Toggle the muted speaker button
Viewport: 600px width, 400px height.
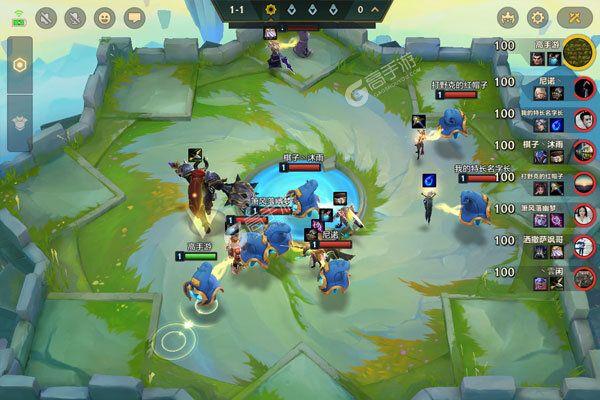47,18
